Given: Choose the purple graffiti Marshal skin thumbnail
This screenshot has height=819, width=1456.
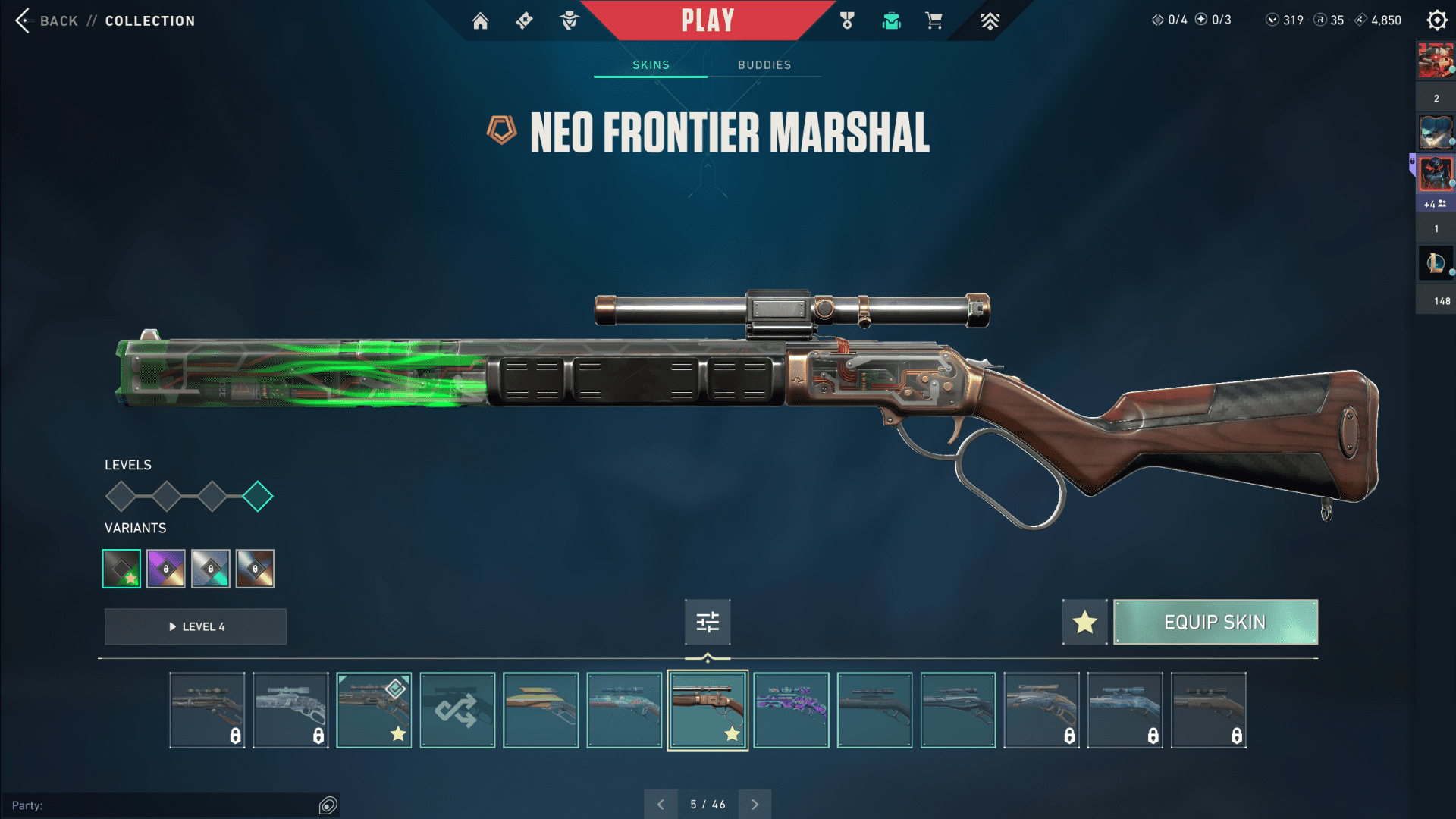Looking at the screenshot, I should coord(791,711).
